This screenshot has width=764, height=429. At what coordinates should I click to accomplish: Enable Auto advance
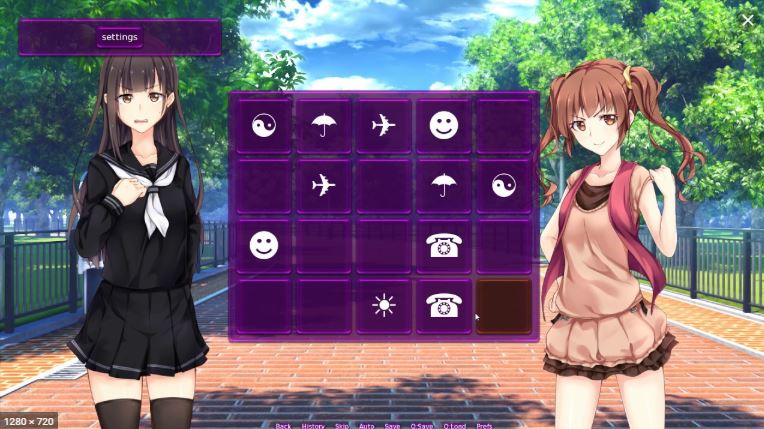point(366,426)
